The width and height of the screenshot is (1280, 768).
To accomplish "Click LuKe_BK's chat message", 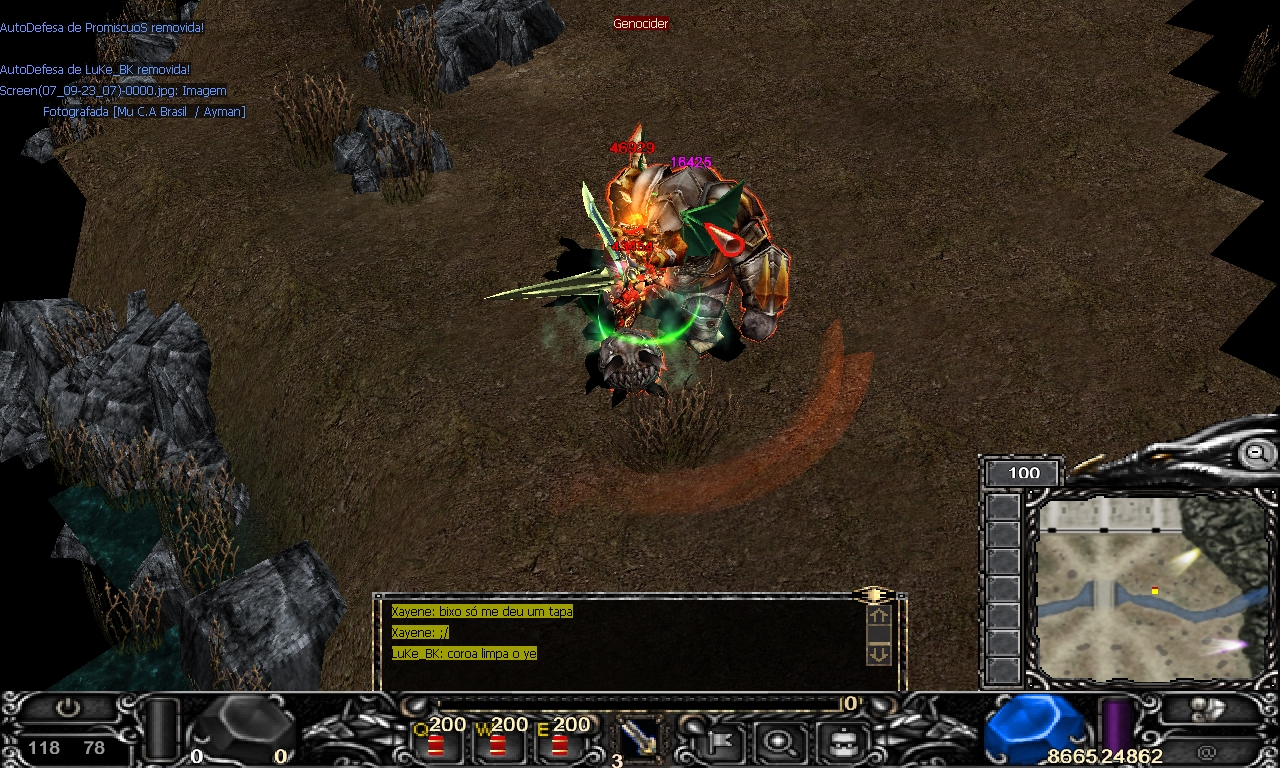I will click(464, 653).
